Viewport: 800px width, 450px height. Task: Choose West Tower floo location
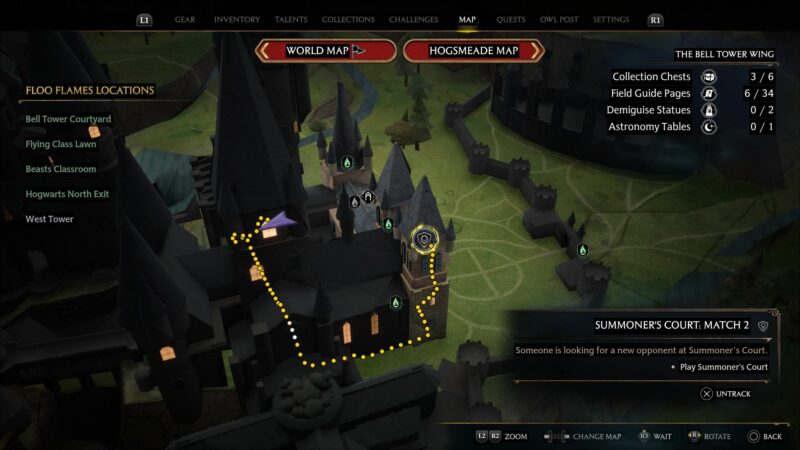pyautogui.click(x=49, y=219)
